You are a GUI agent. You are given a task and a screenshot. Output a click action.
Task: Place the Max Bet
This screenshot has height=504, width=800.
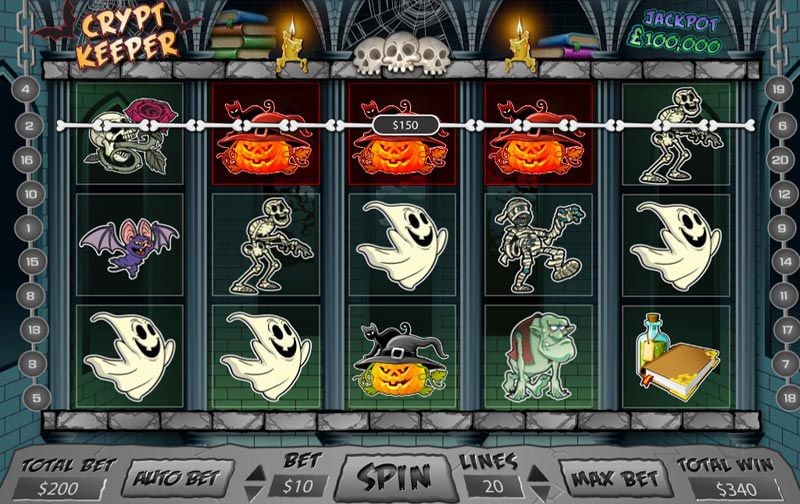tap(613, 478)
